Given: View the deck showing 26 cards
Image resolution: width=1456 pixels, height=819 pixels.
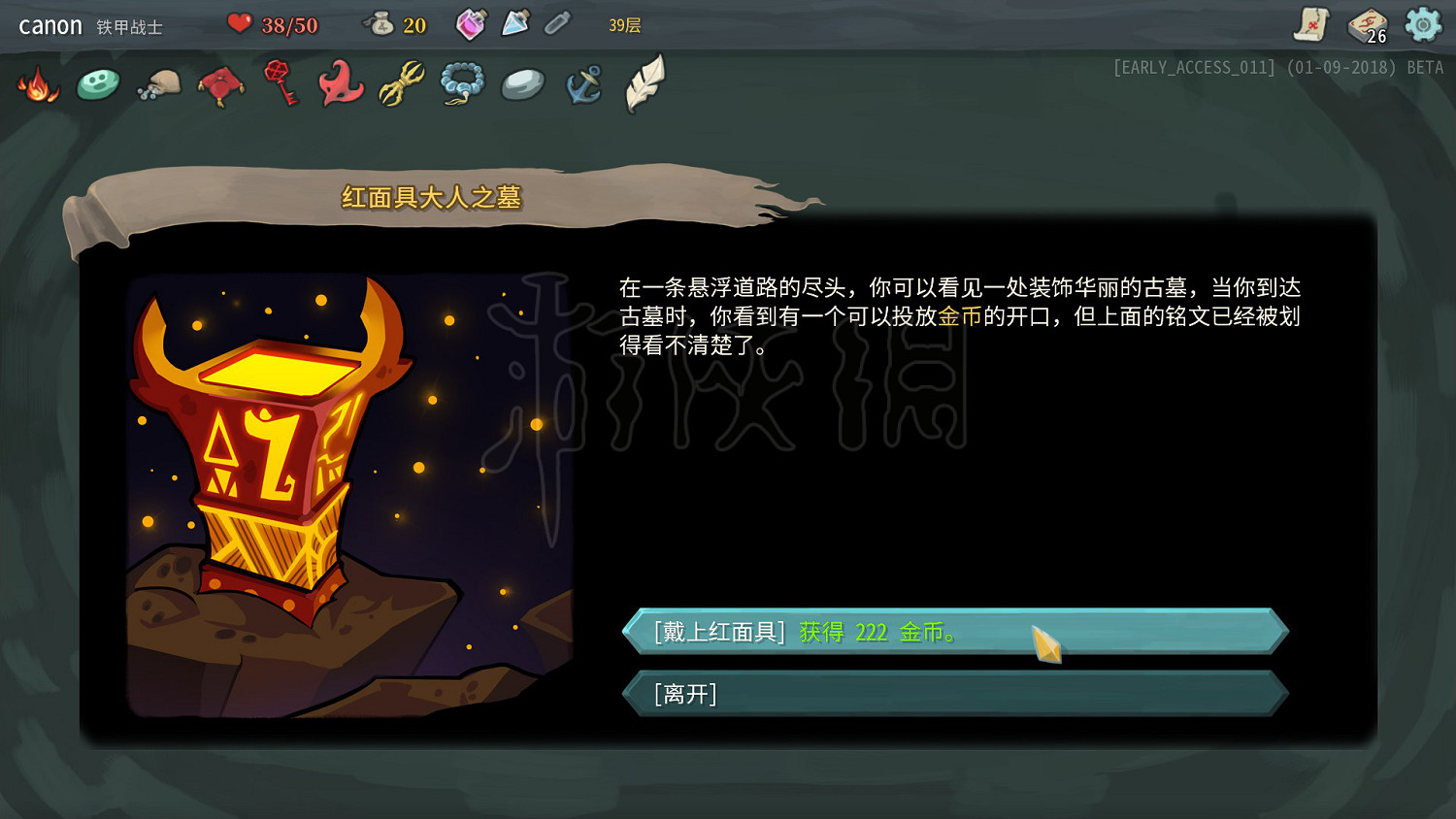Looking at the screenshot, I should [x=1367, y=26].
